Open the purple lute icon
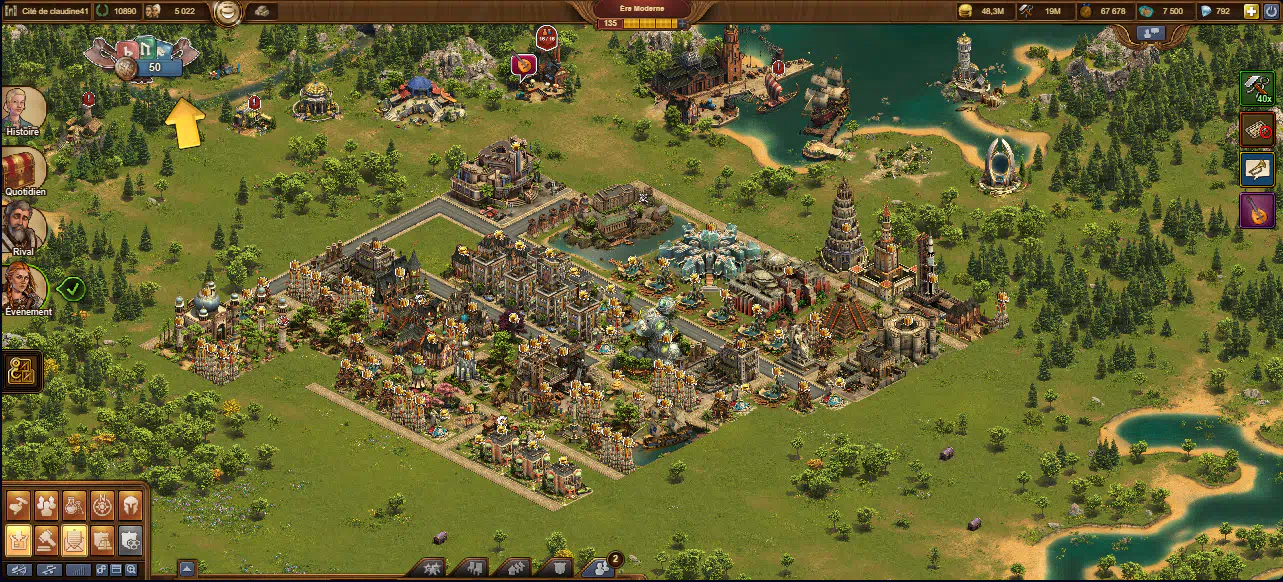The height and width of the screenshot is (582, 1283). pyautogui.click(x=1257, y=210)
